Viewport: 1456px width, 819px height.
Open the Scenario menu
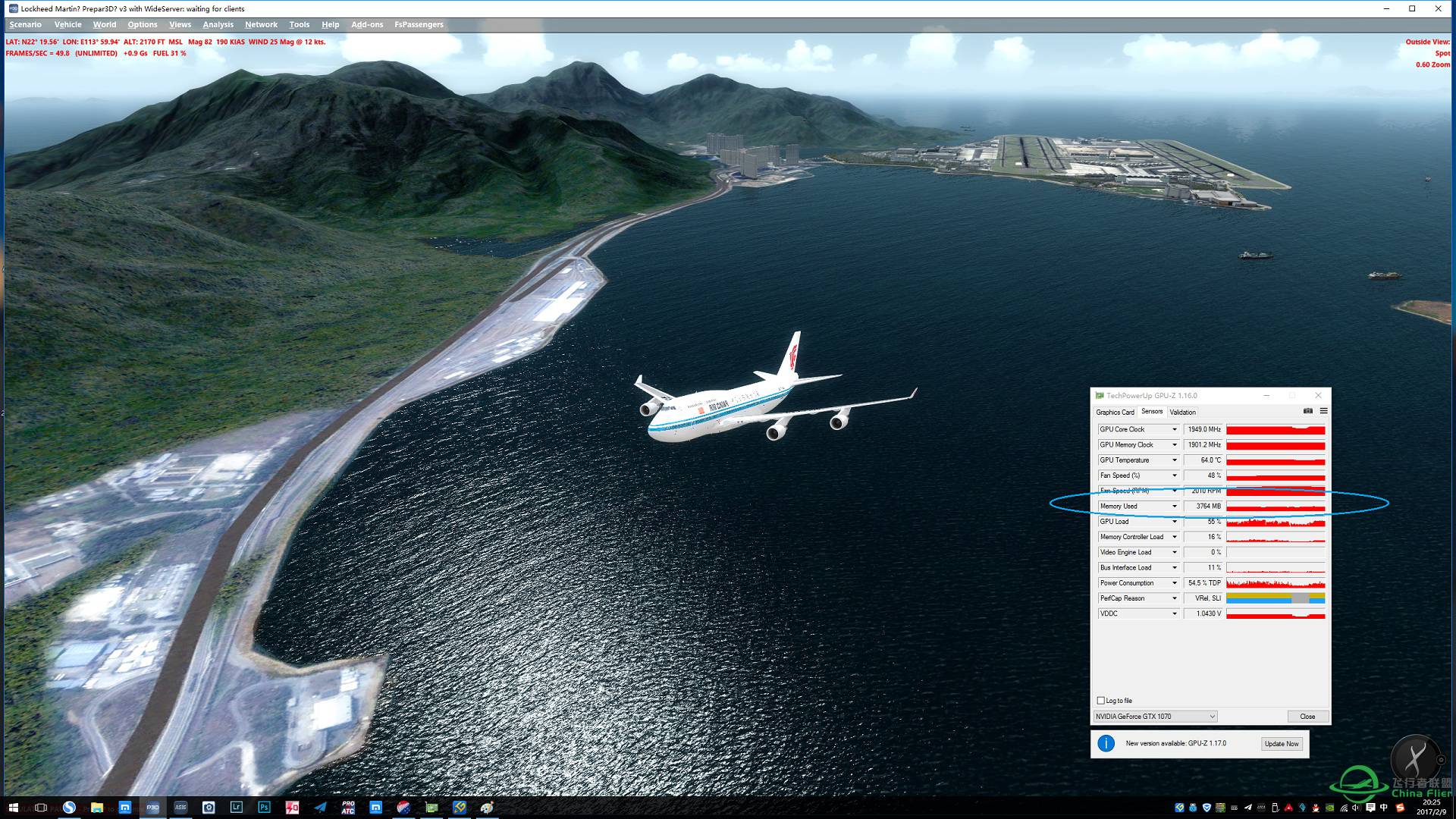pos(25,24)
